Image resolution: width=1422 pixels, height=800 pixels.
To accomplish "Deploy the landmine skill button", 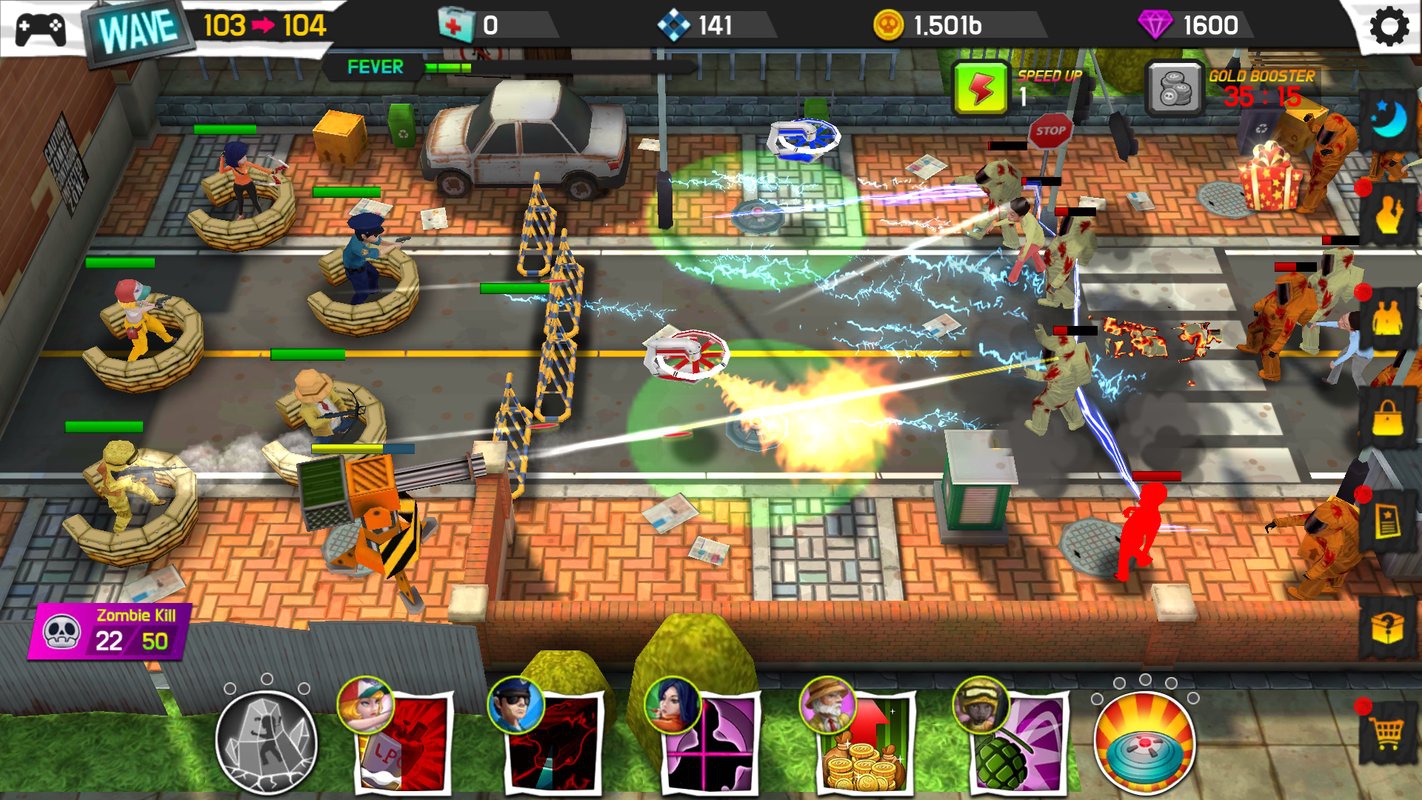I will (1145, 742).
